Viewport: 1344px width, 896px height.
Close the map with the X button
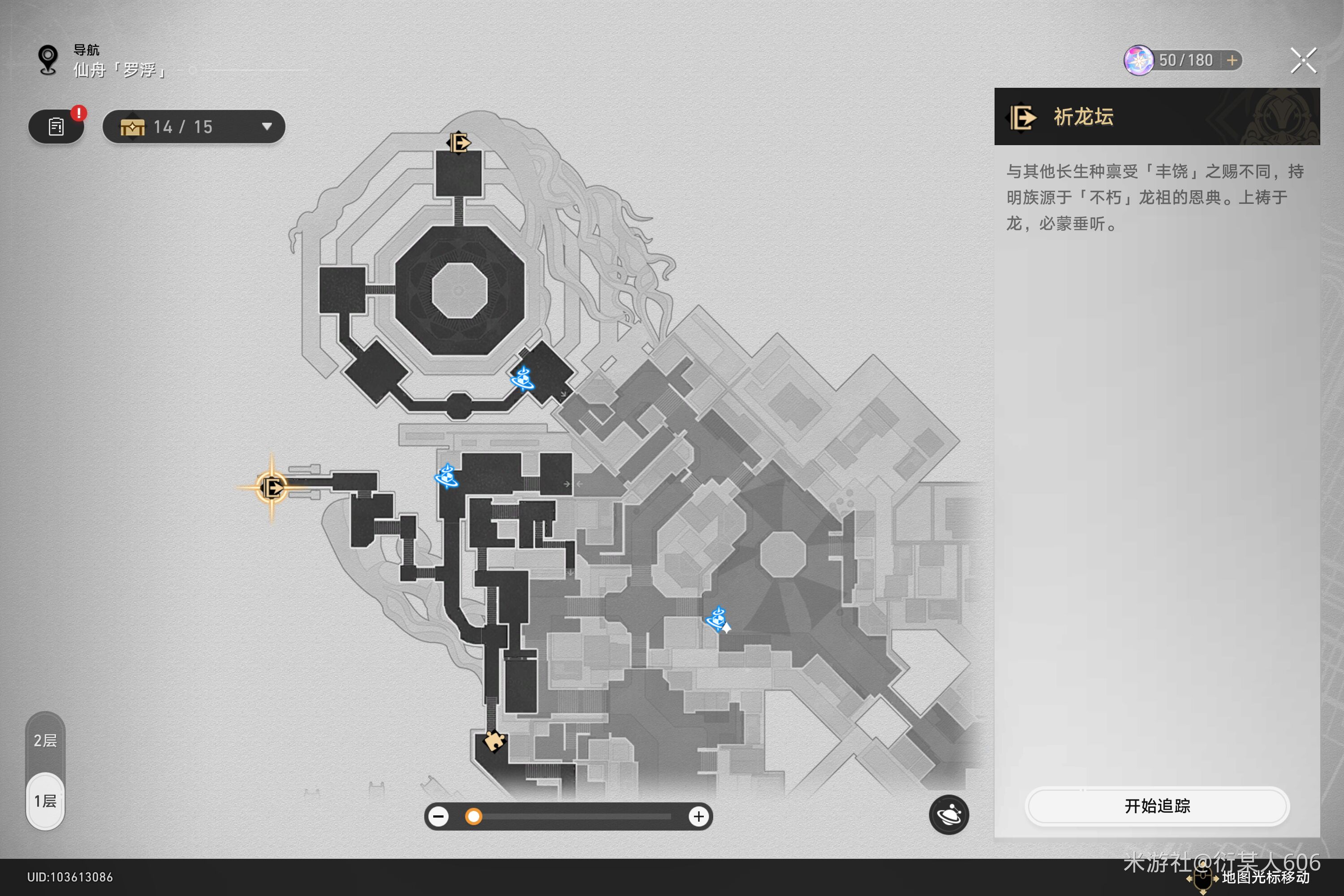[1303, 60]
